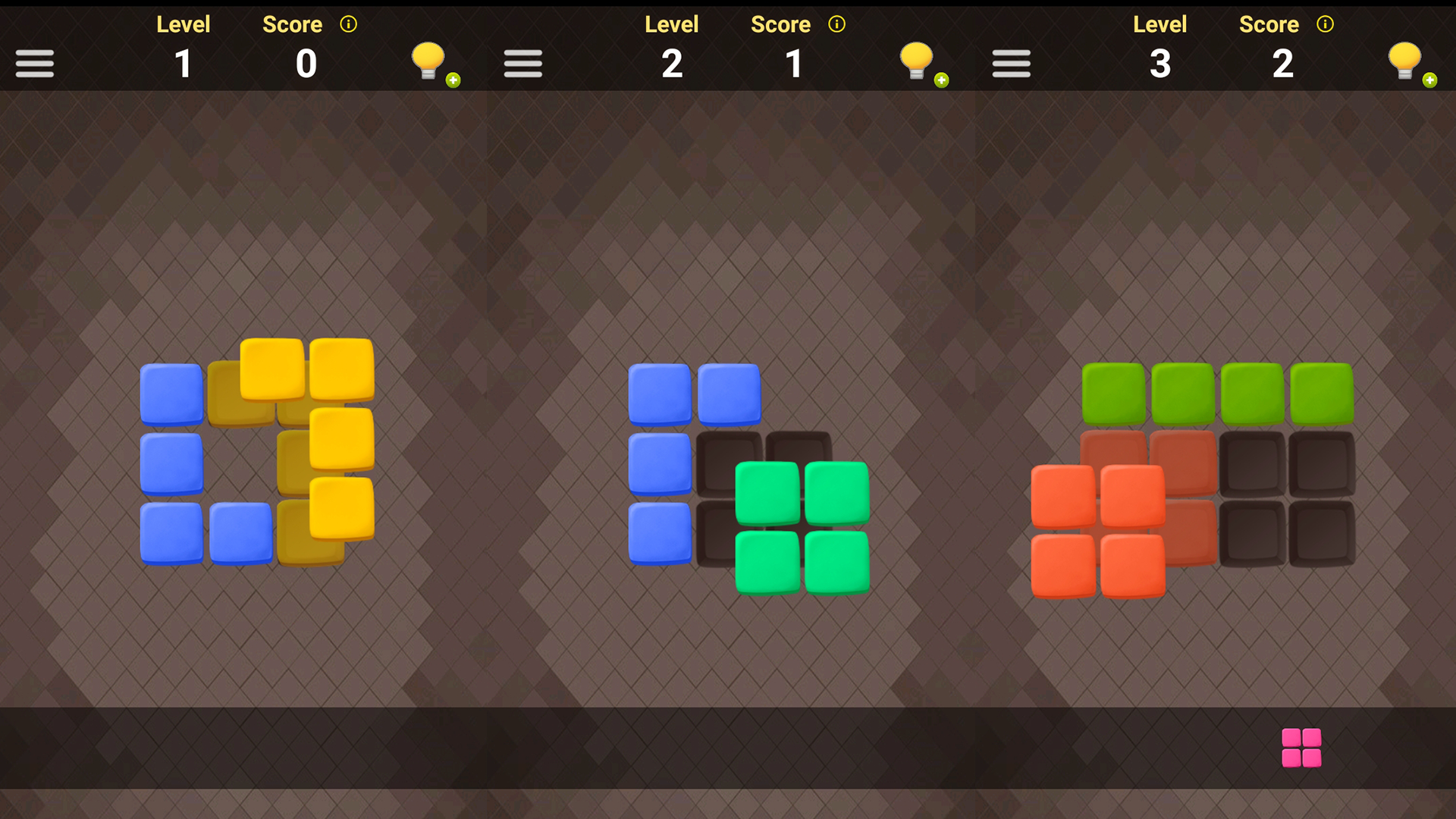Viewport: 1456px width, 819px height.
Task: Tap the Level 2 label
Action: [x=671, y=24]
